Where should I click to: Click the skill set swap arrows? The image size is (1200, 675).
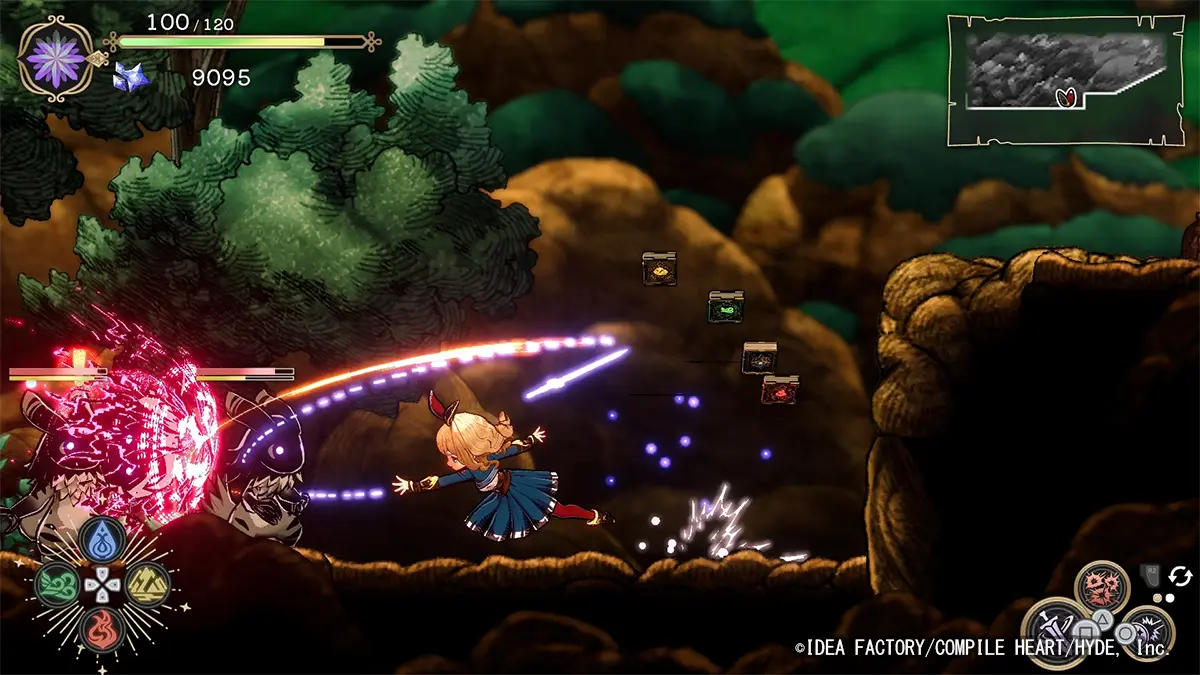coord(1180,576)
